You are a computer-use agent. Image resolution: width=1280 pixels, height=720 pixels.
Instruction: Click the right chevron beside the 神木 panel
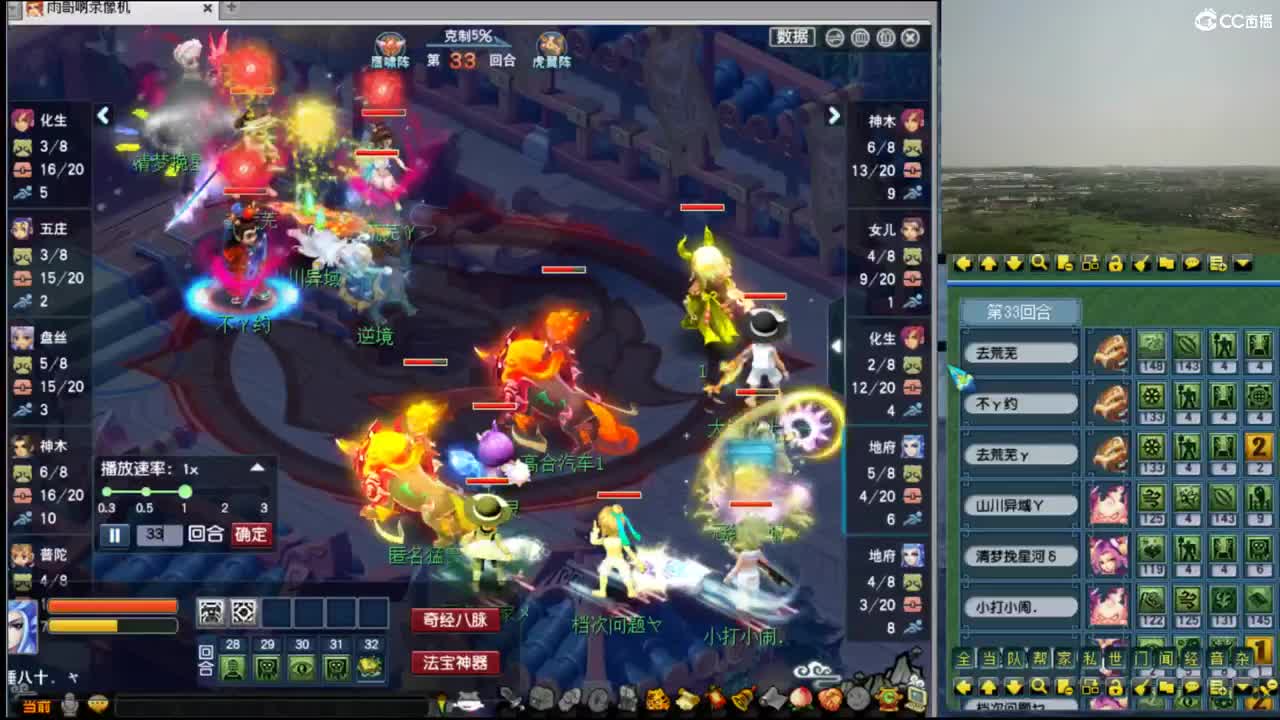835,116
